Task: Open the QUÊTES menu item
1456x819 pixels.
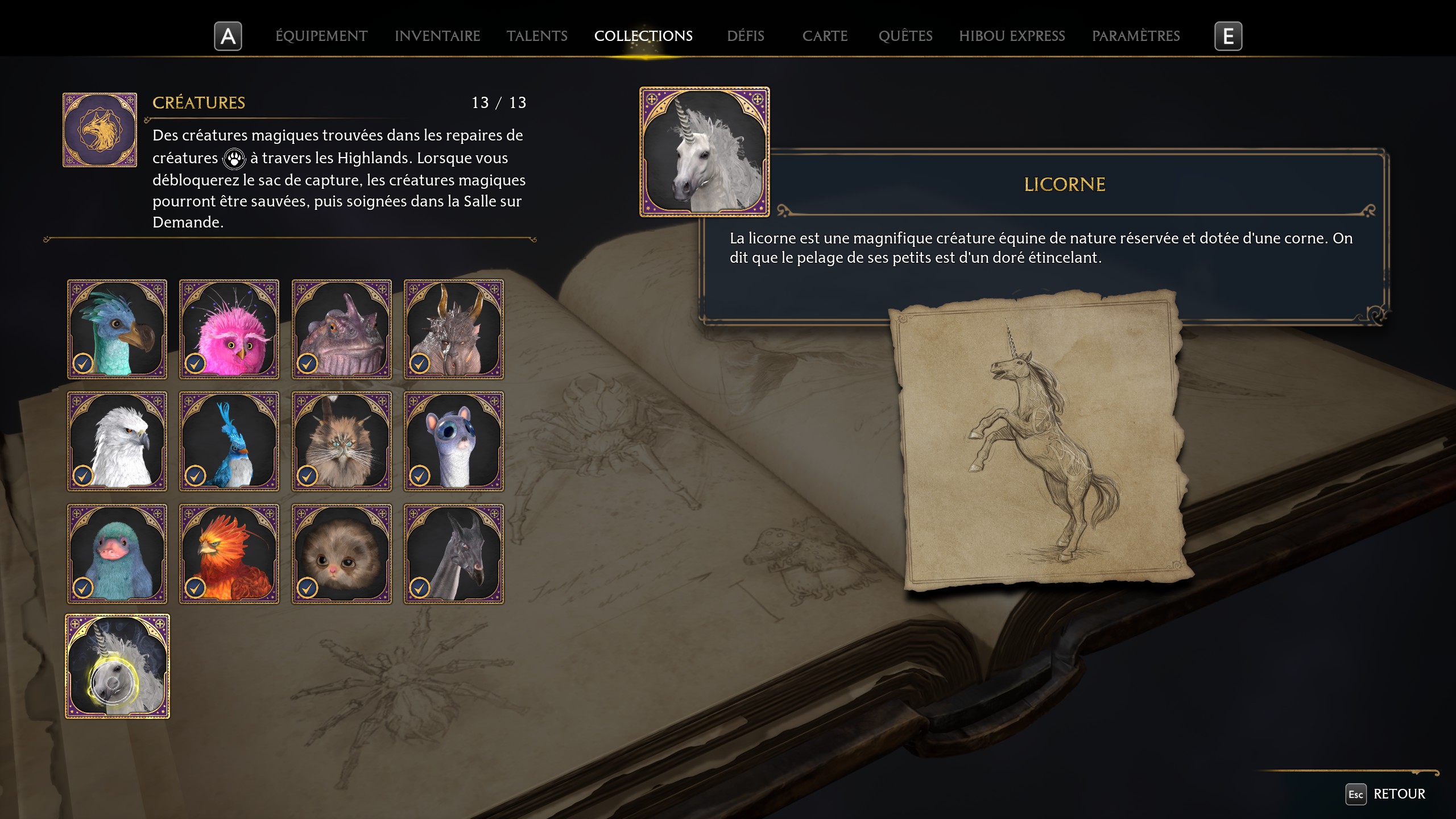Action: pos(905,36)
